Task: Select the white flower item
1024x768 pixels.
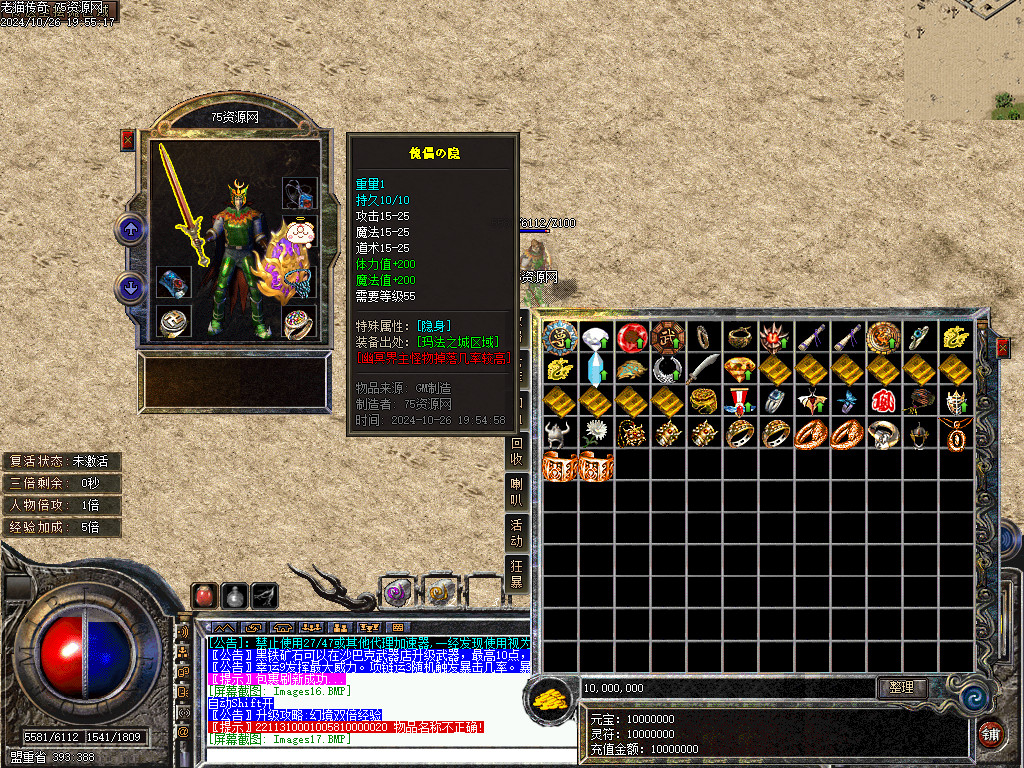Action: (596, 432)
